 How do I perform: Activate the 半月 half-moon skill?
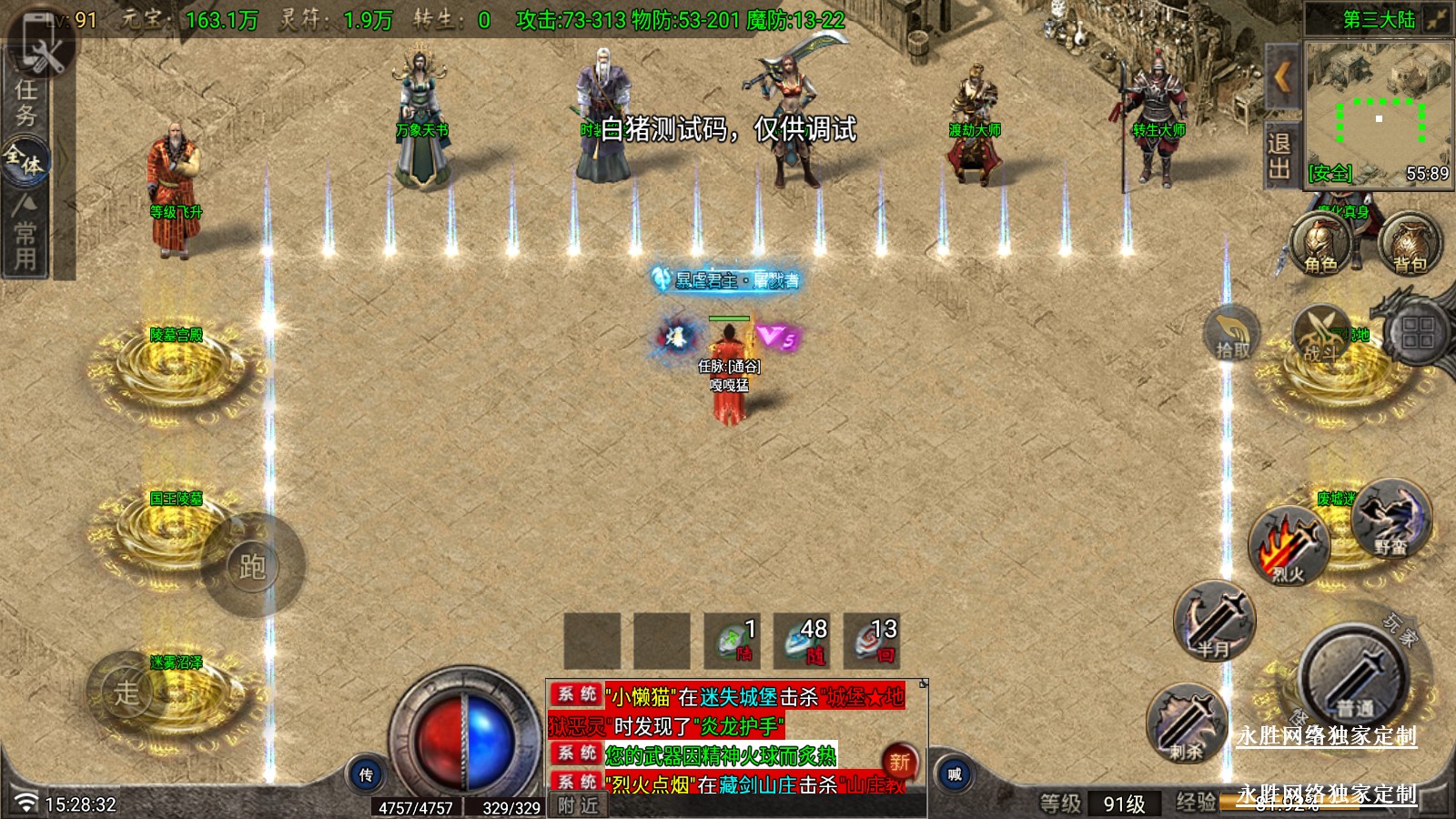tap(1214, 621)
